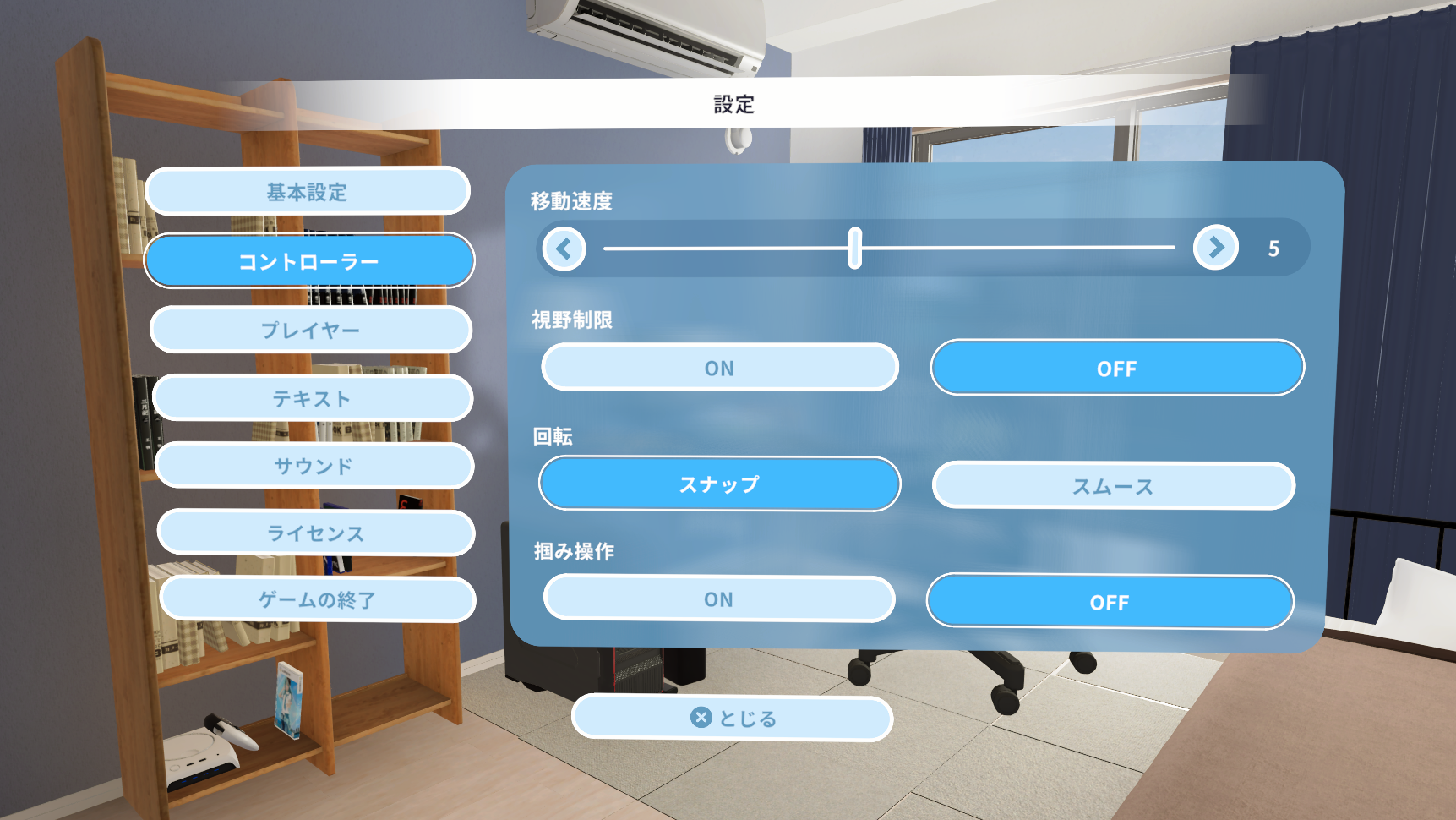Close the settings with とじる
The image size is (1456, 820).
pyautogui.click(x=733, y=719)
